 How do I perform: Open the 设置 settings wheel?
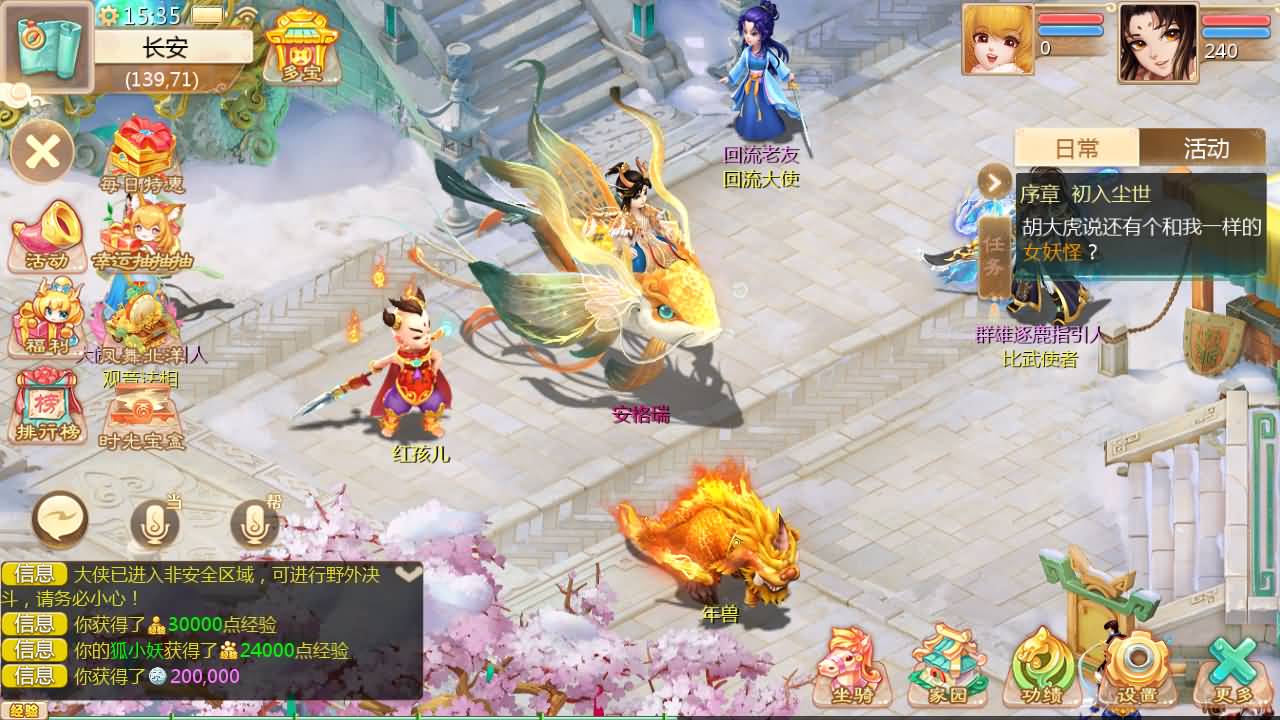1135,665
